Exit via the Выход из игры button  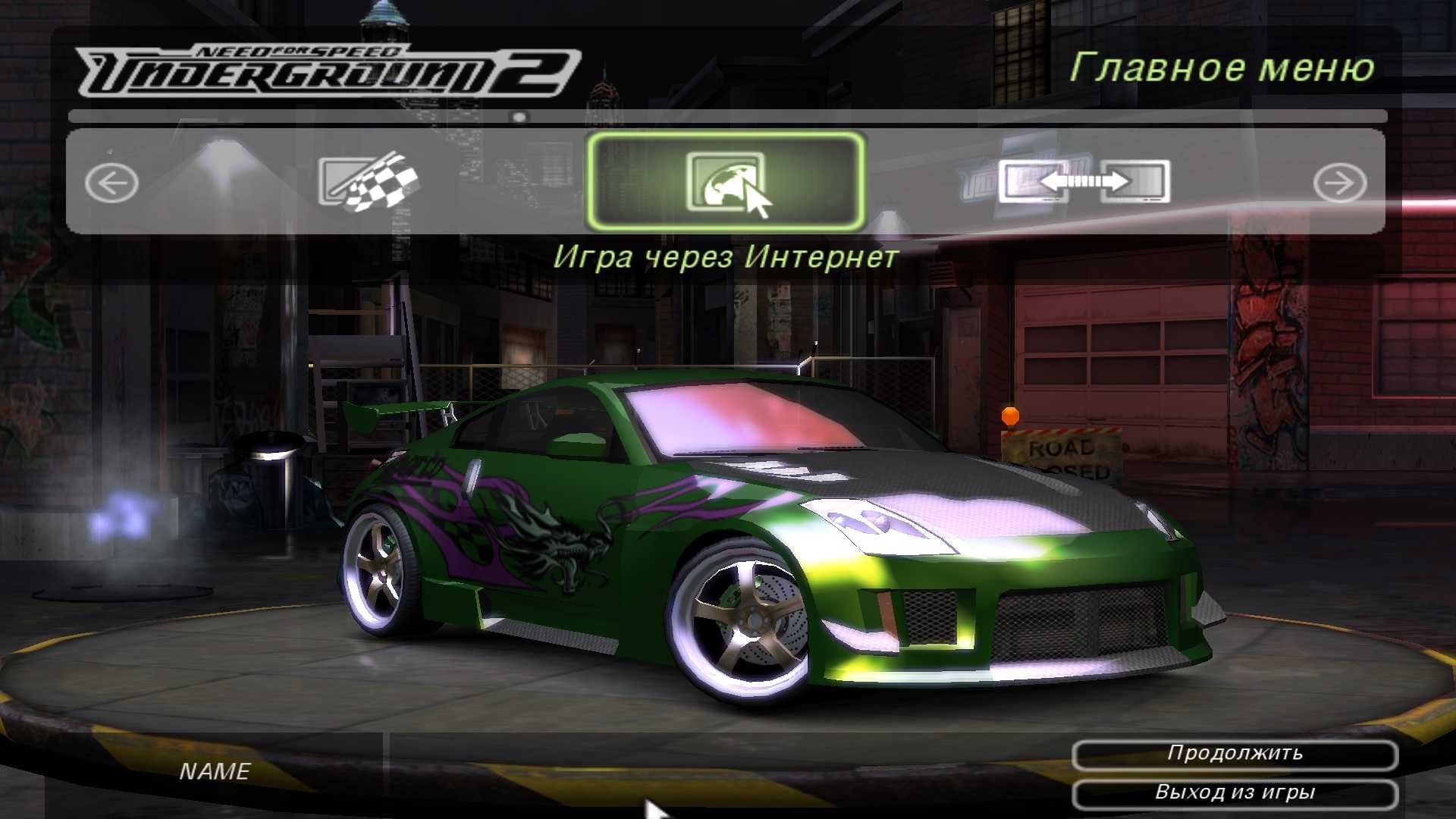tap(1235, 793)
